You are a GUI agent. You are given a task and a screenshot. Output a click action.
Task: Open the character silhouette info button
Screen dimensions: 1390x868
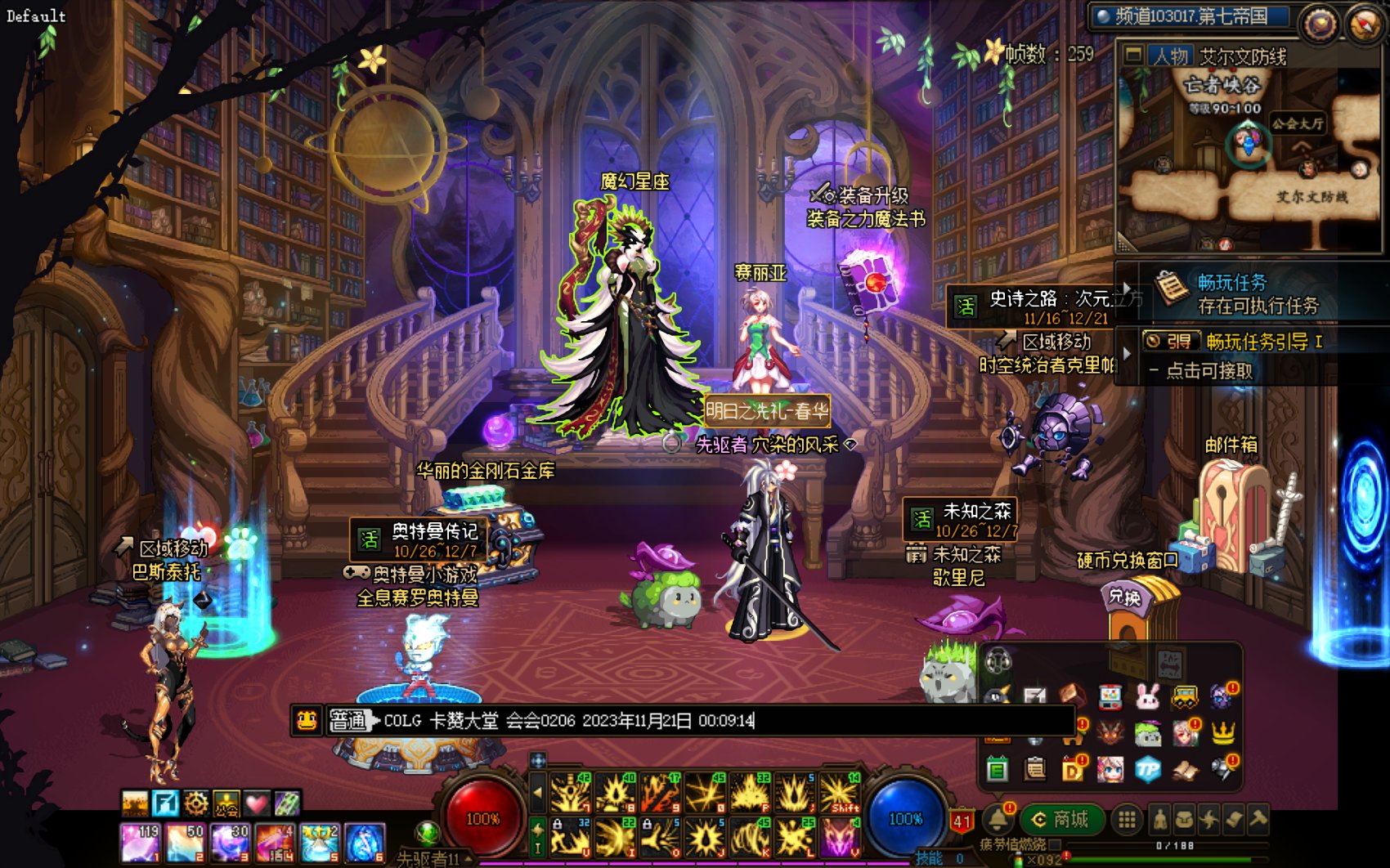click(1159, 819)
